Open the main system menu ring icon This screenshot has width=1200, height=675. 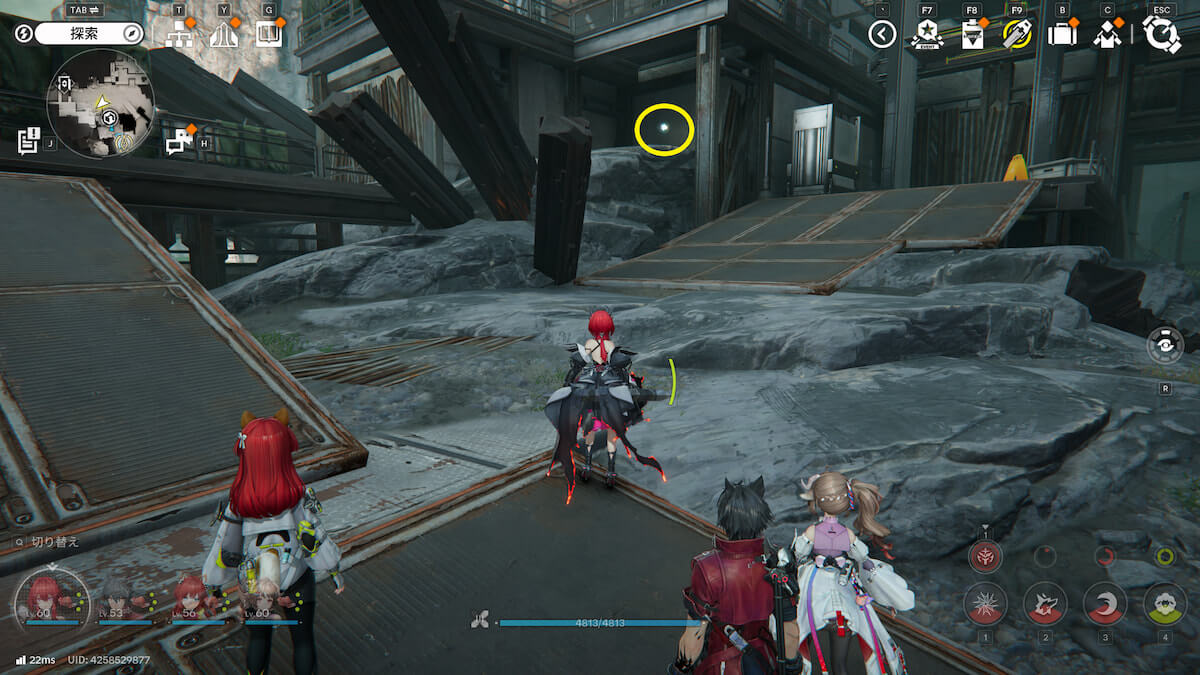(x=1162, y=34)
